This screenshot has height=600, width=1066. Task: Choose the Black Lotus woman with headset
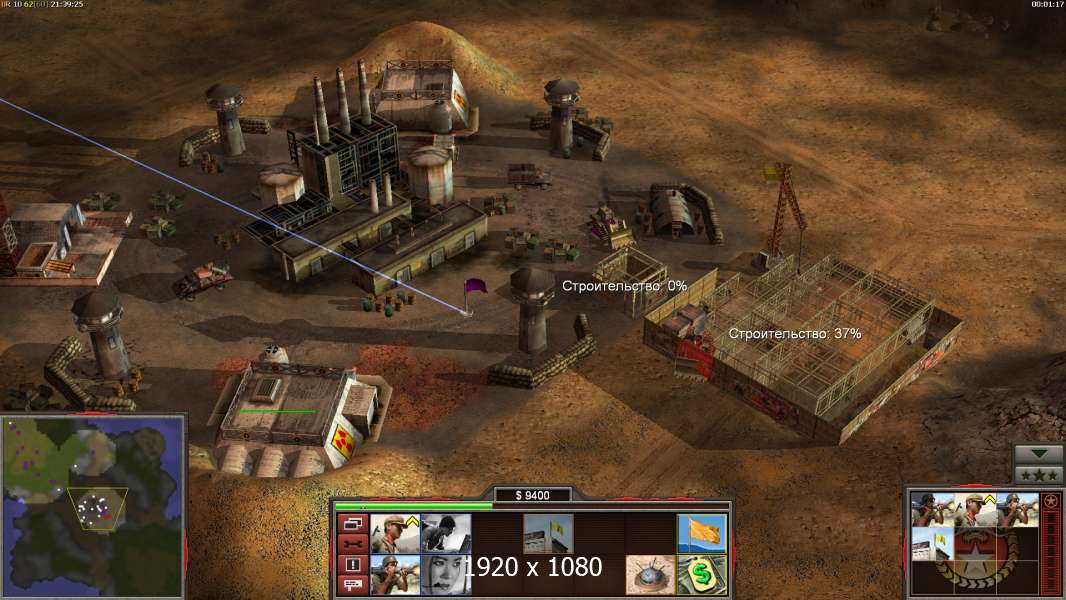pyautogui.click(x=446, y=574)
